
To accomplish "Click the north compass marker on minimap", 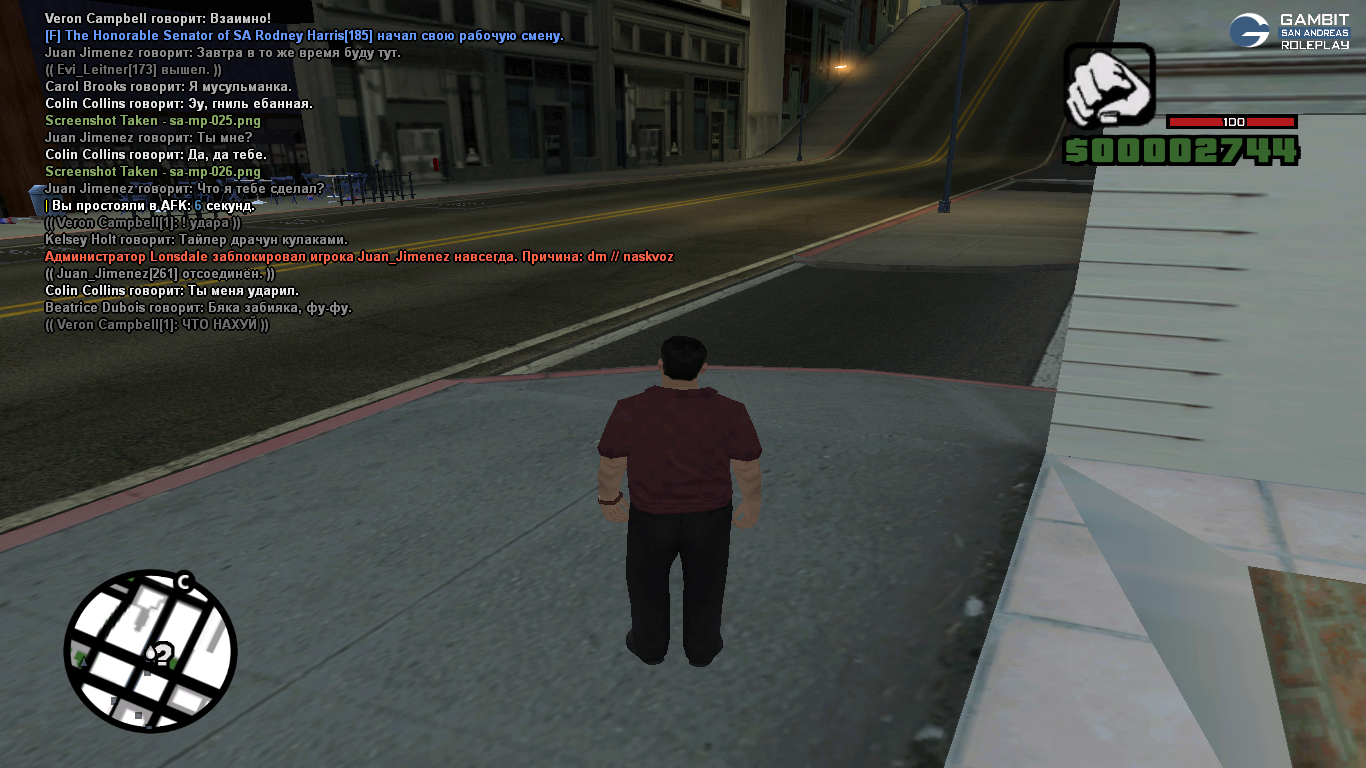I will click(x=184, y=581).
